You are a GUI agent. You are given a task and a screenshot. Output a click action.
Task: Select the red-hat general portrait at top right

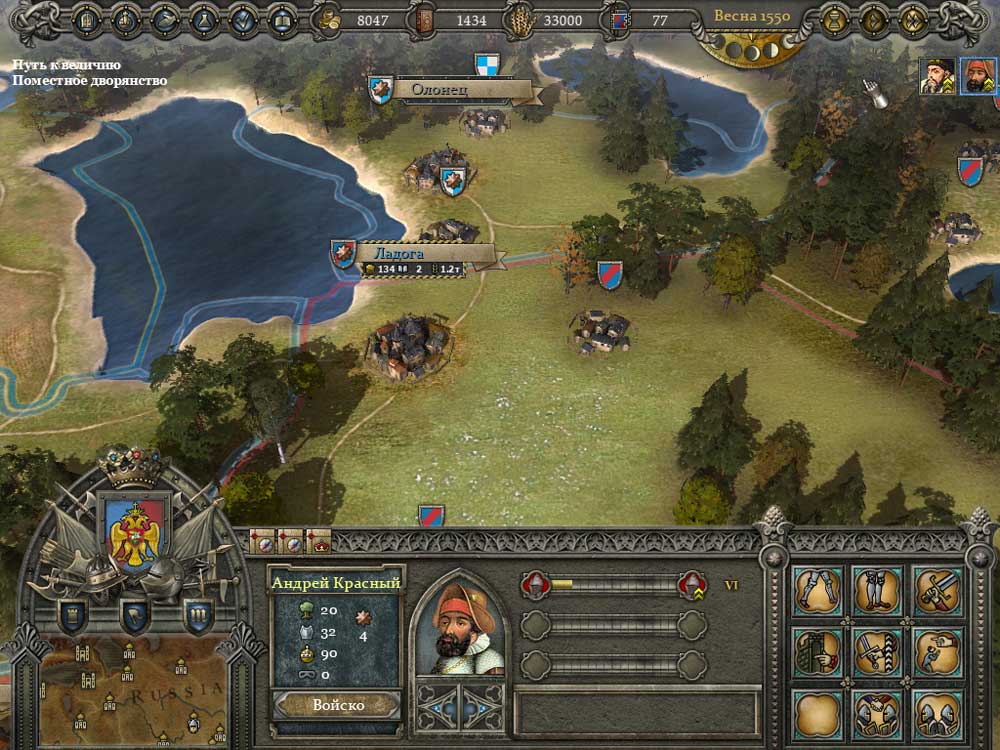pyautogui.click(x=977, y=77)
